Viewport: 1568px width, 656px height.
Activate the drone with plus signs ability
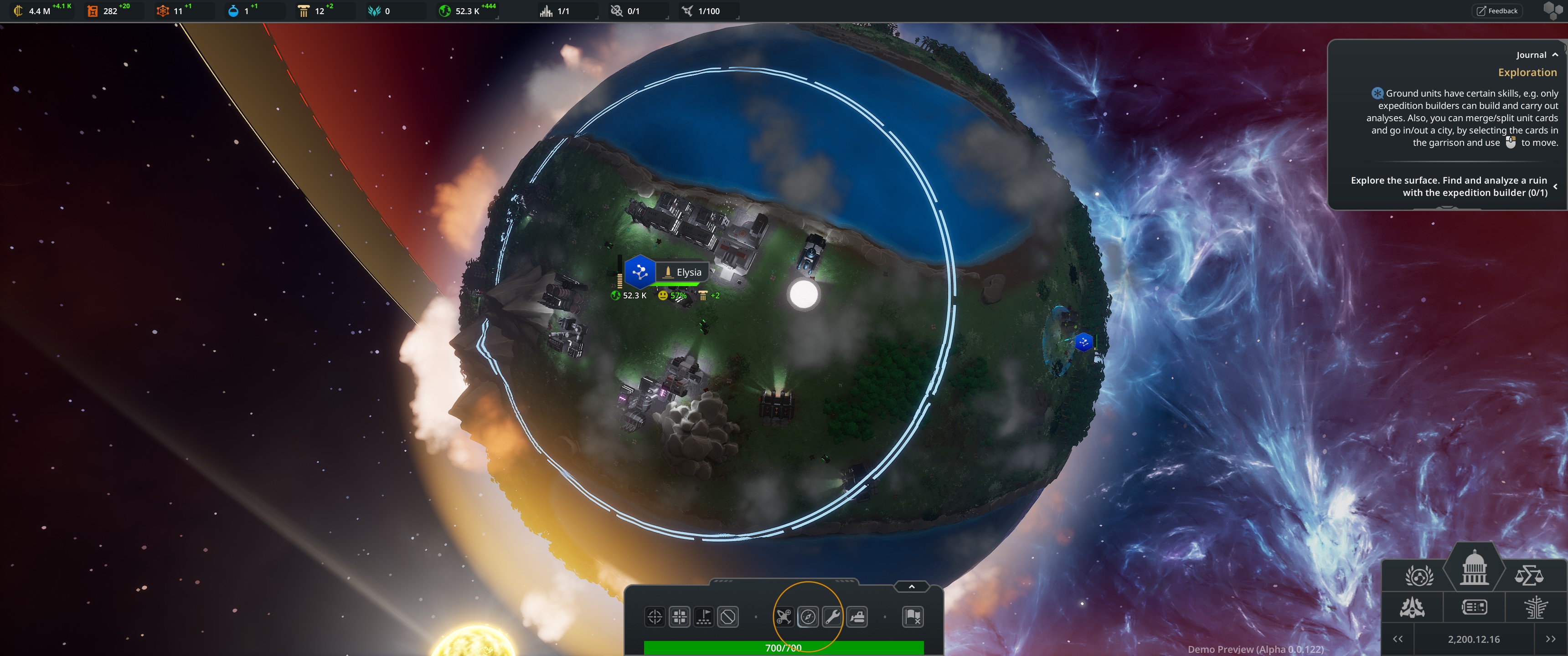pyautogui.click(x=784, y=617)
